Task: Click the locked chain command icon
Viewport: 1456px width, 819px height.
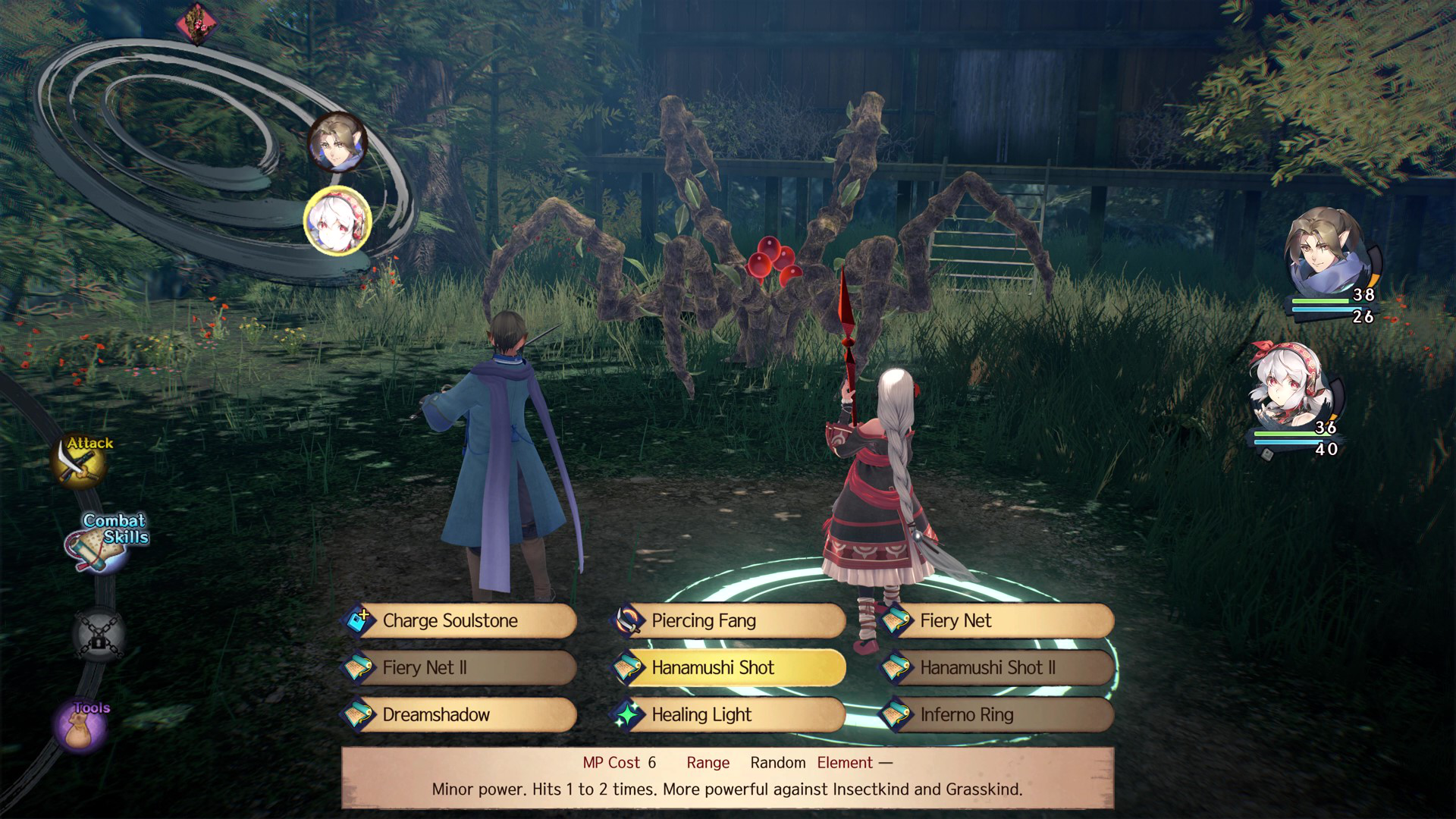Action: 99,634
